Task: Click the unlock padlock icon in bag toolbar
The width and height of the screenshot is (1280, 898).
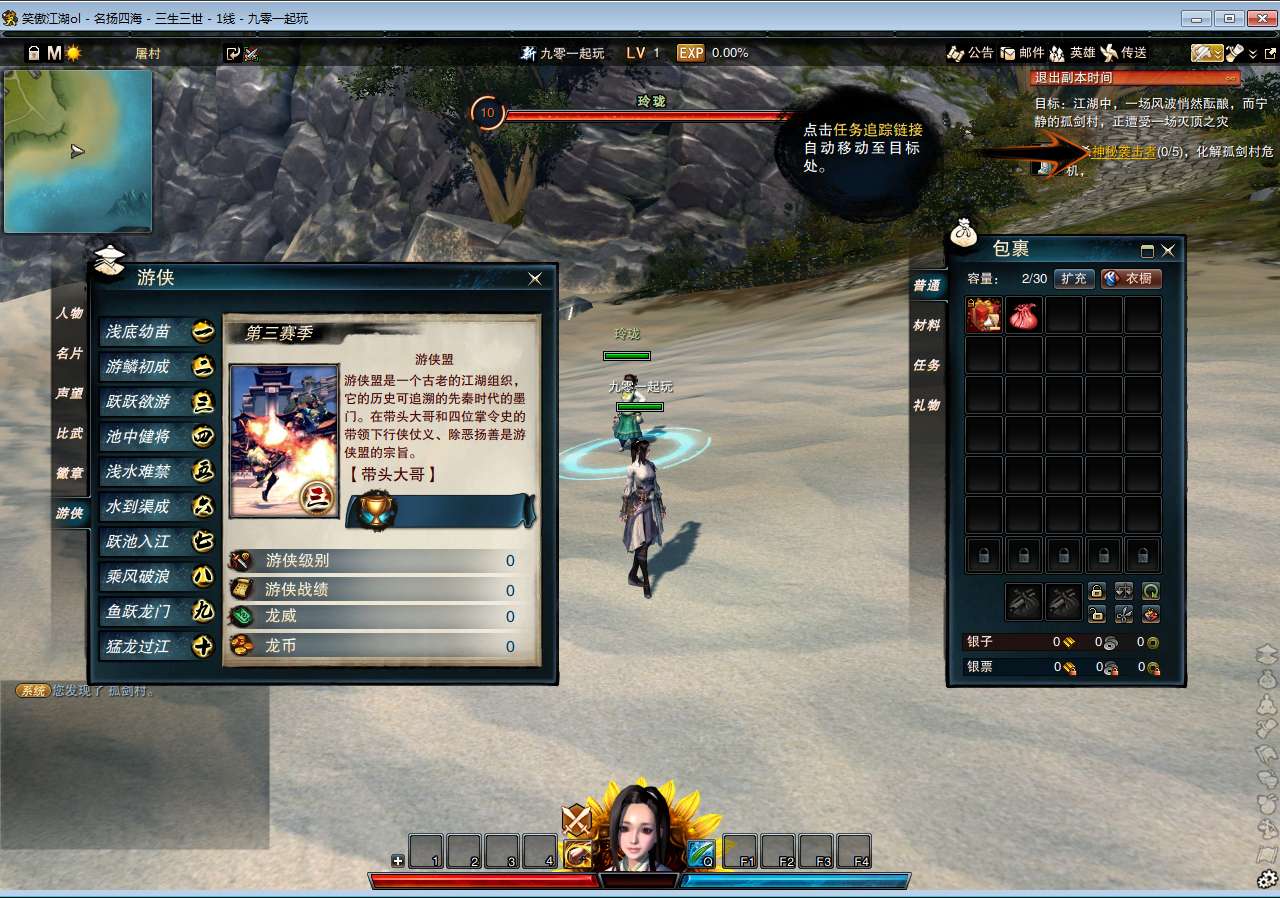Action: (1097, 614)
